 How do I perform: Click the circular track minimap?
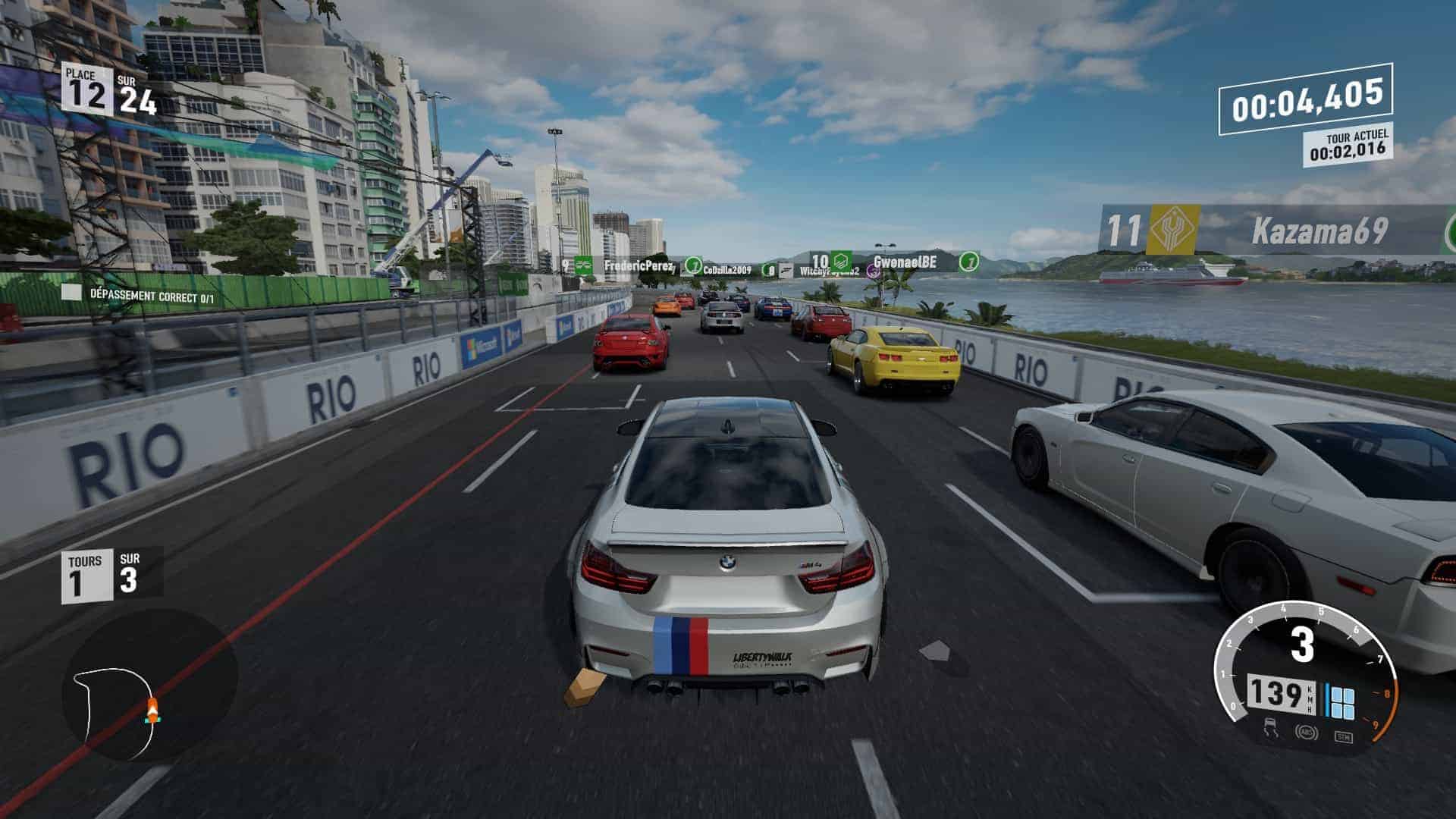[149, 686]
